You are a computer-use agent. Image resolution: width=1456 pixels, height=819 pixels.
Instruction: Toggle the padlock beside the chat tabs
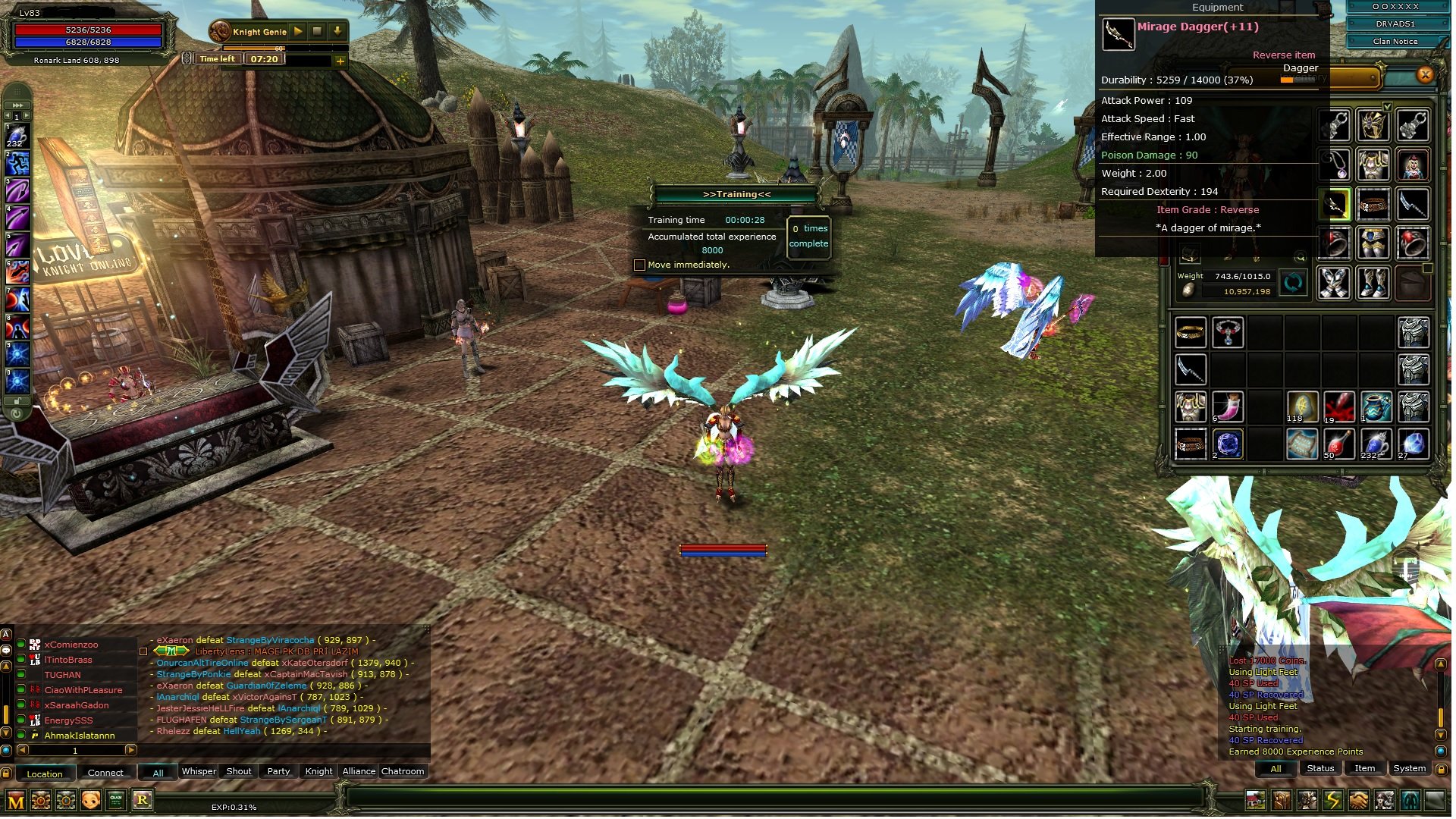click(x=6, y=773)
